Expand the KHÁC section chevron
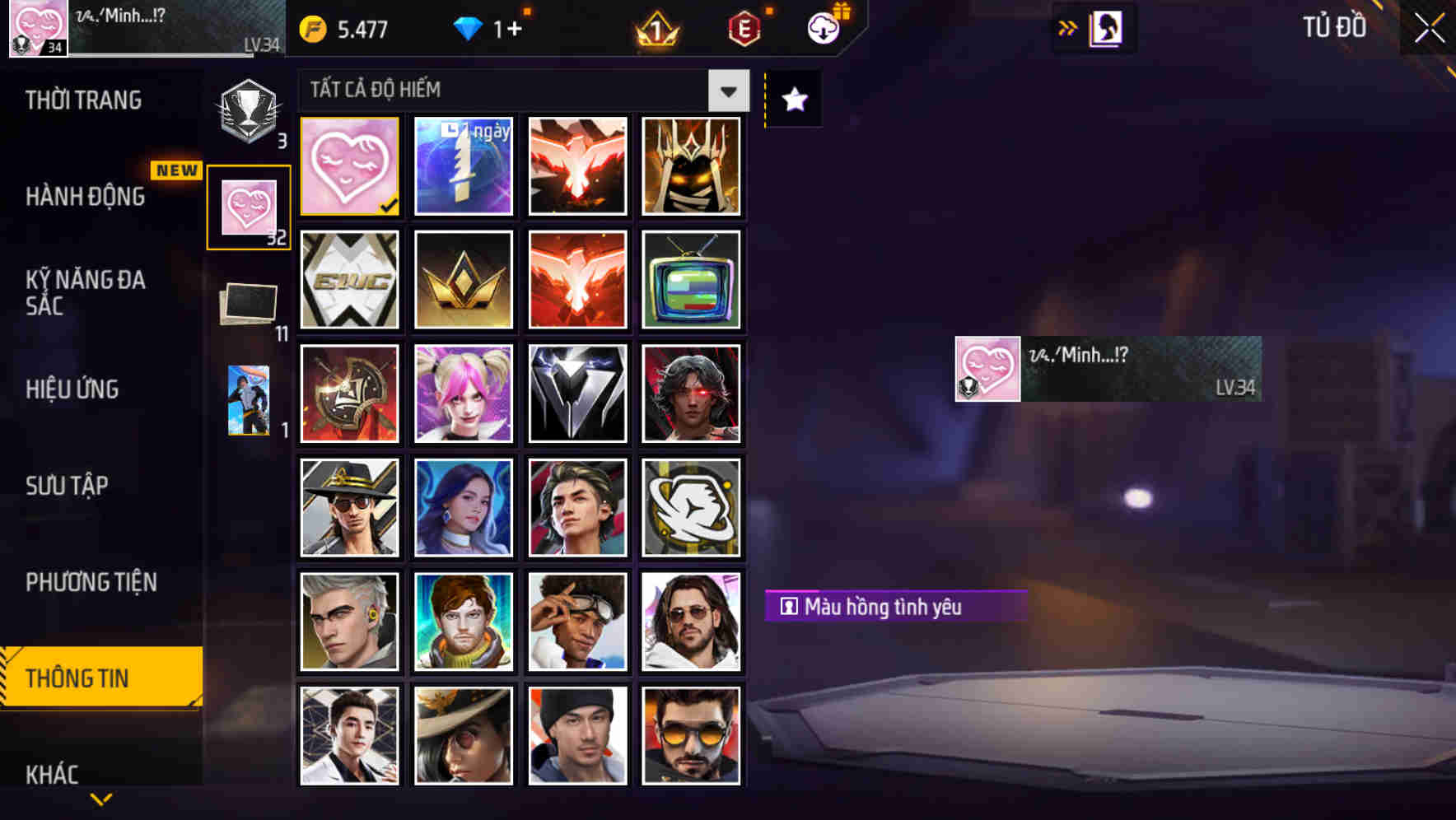Image resolution: width=1456 pixels, height=820 pixels. pyautogui.click(x=101, y=798)
